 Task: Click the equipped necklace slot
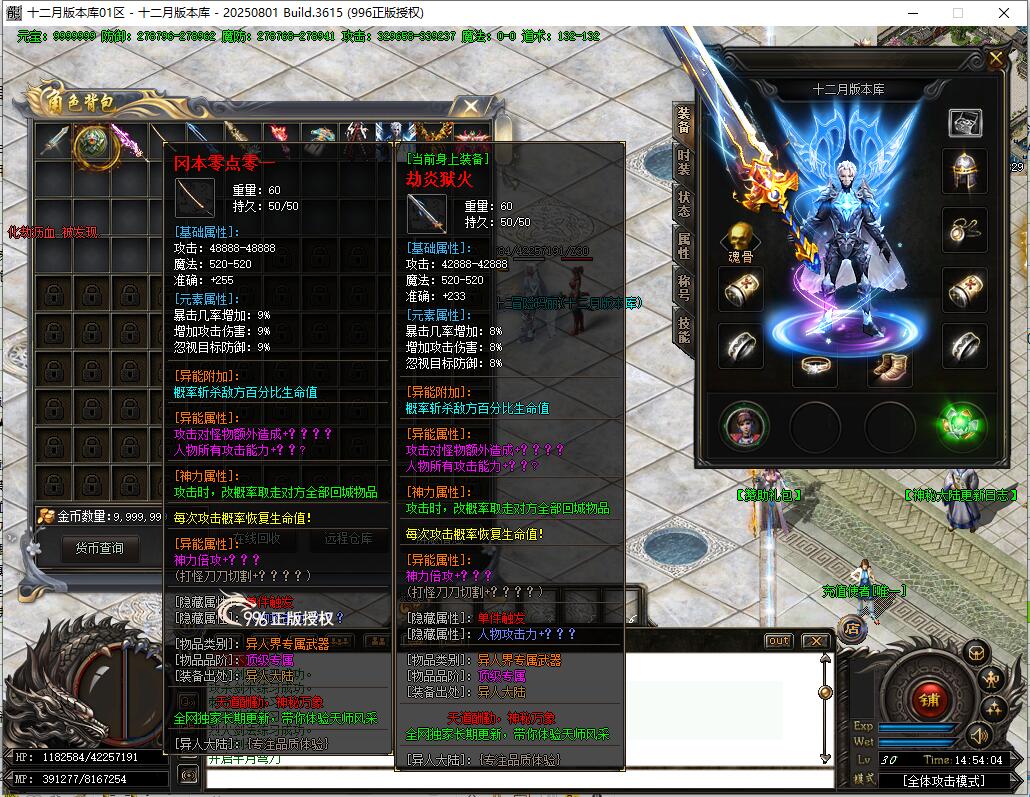pos(964,229)
